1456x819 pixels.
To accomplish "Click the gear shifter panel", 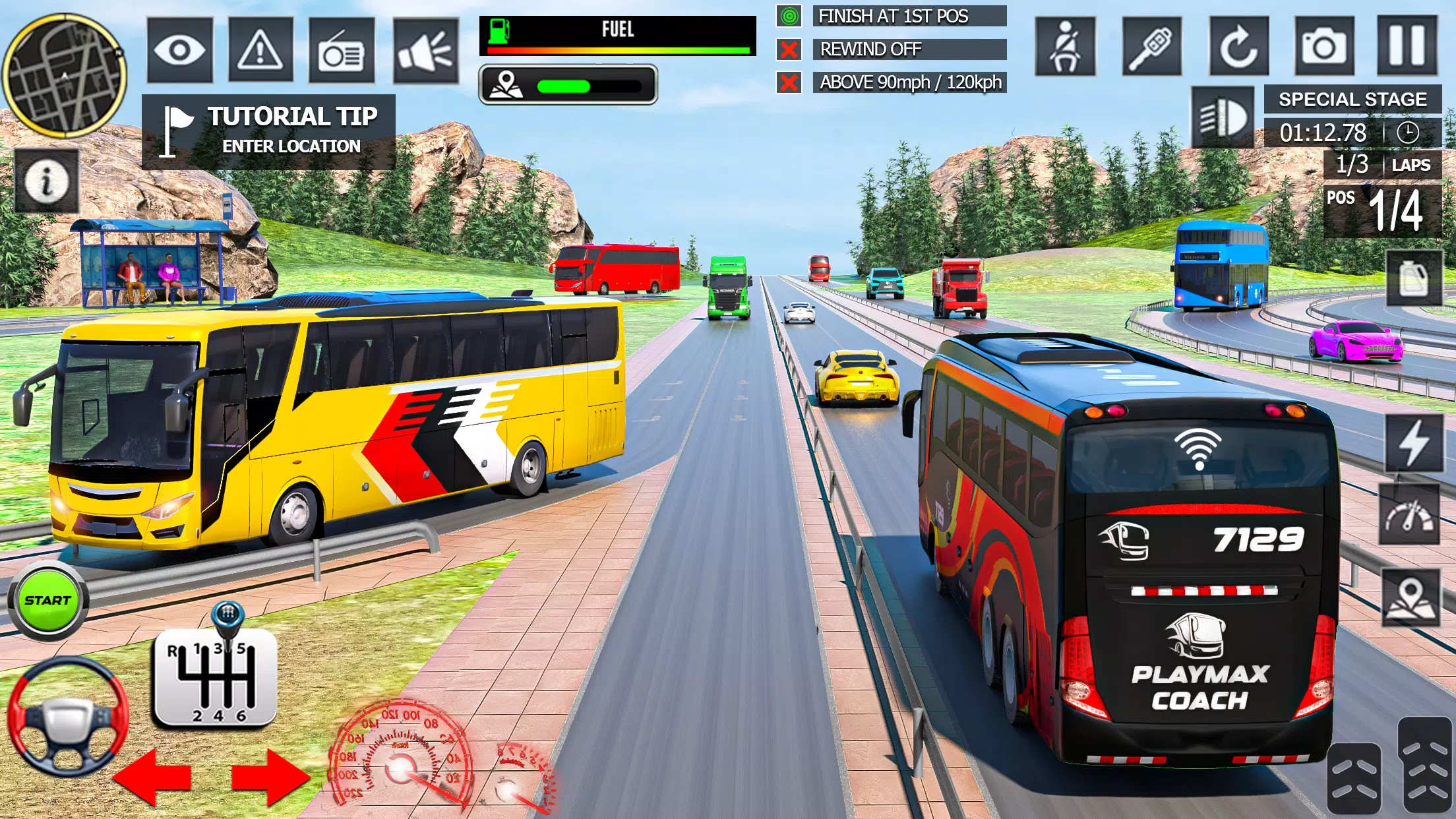I will [x=215, y=678].
